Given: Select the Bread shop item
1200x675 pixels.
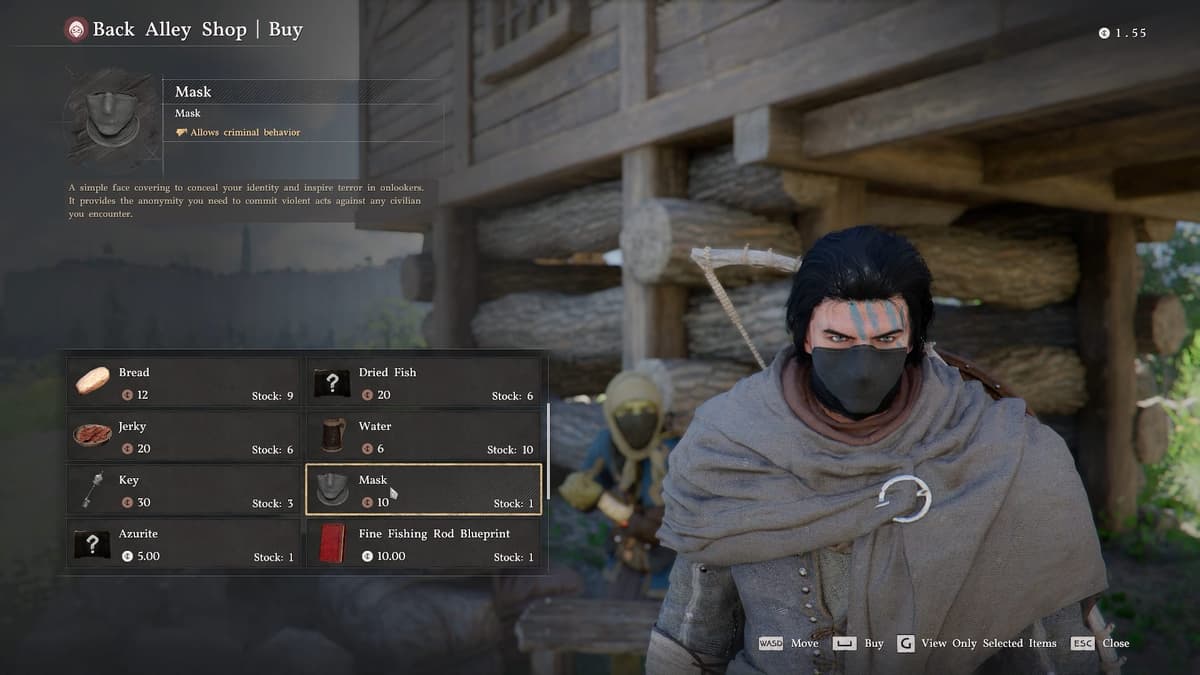Looking at the screenshot, I should point(184,382).
